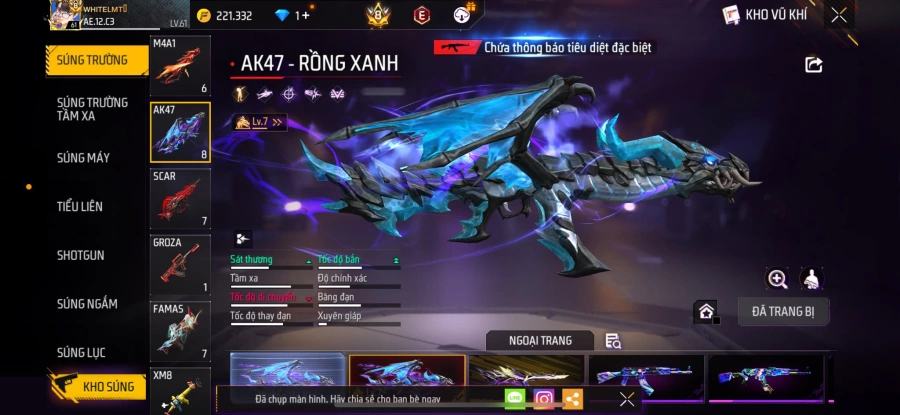900x415 pixels.
Task: Select the FAMAS weapon thumbnail
Action: (x=180, y=331)
